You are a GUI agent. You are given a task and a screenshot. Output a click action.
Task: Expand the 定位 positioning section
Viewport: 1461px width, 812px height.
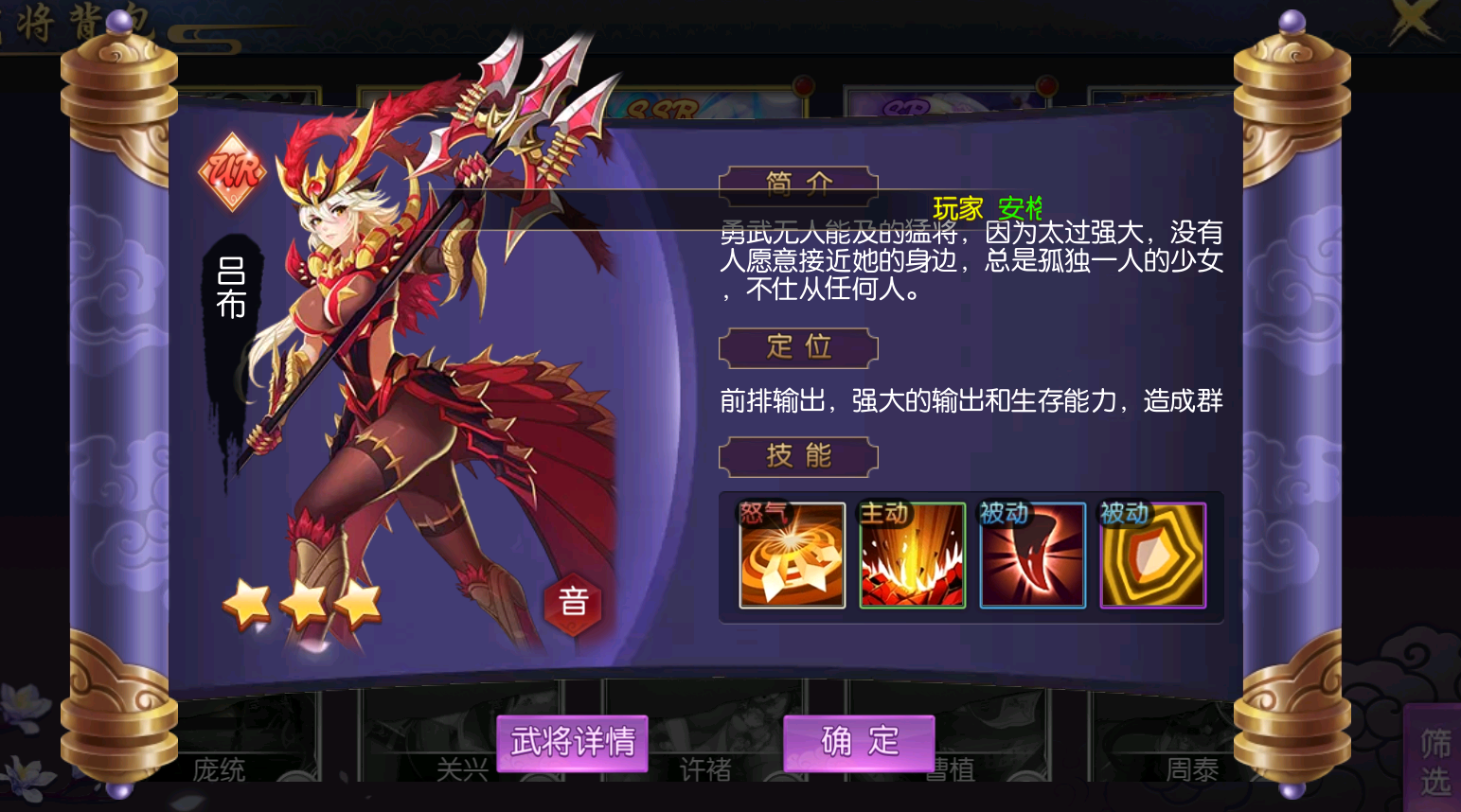pyautogui.click(x=798, y=347)
